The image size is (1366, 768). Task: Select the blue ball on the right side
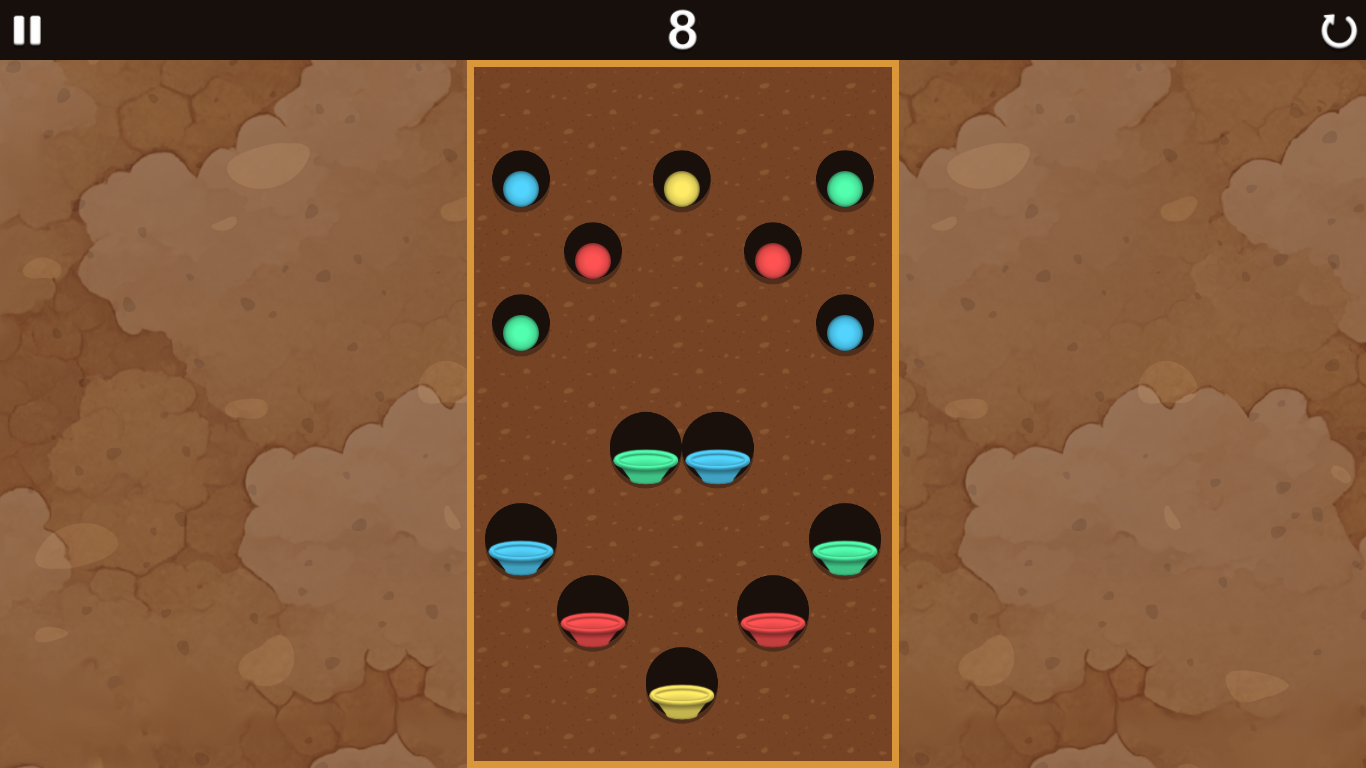(843, 330)
